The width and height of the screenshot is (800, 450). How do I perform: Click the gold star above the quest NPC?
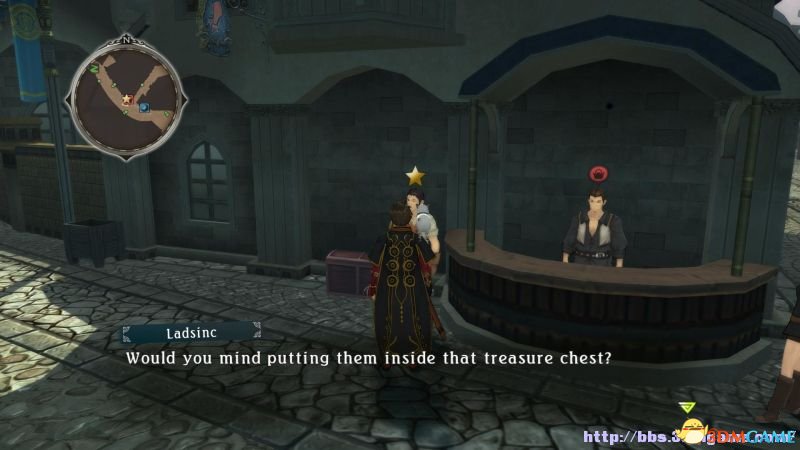pyautogui.click(x=415, y=176)
